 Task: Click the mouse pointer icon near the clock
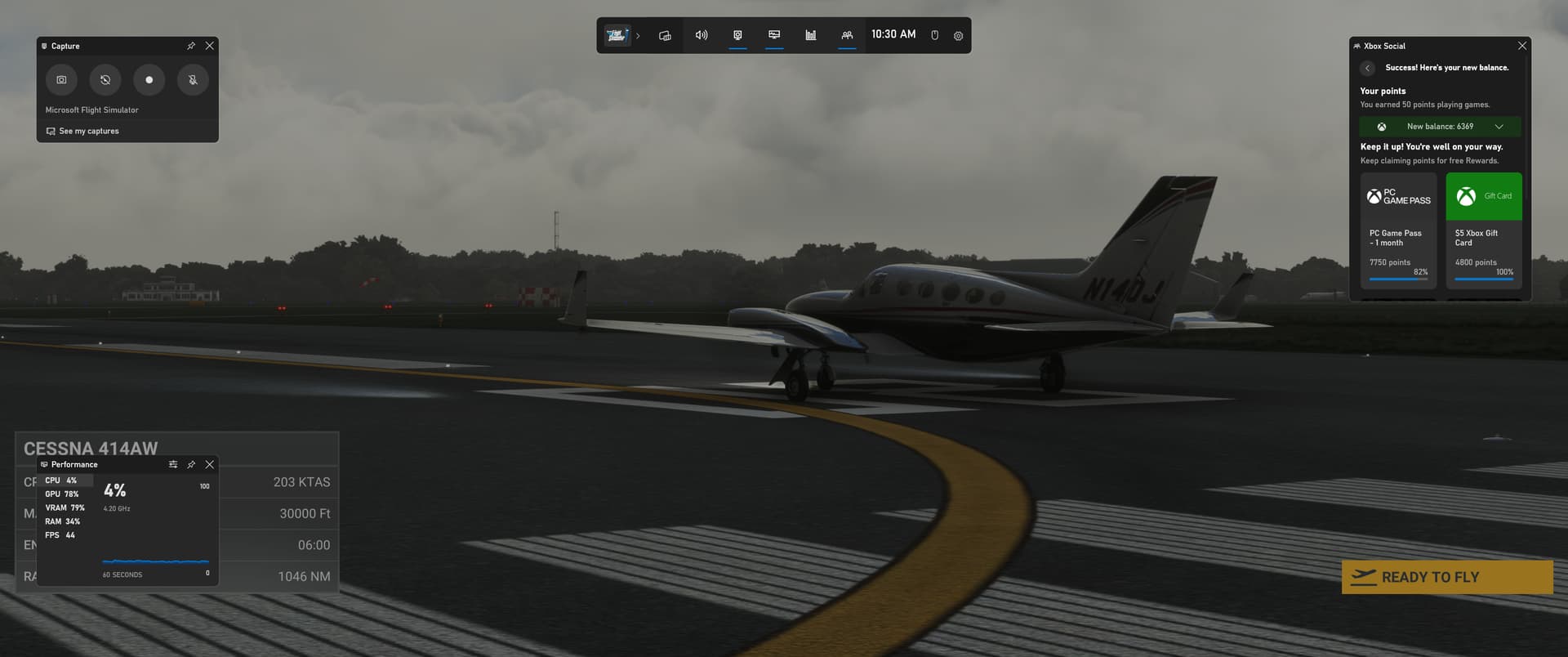coord(933,34)
